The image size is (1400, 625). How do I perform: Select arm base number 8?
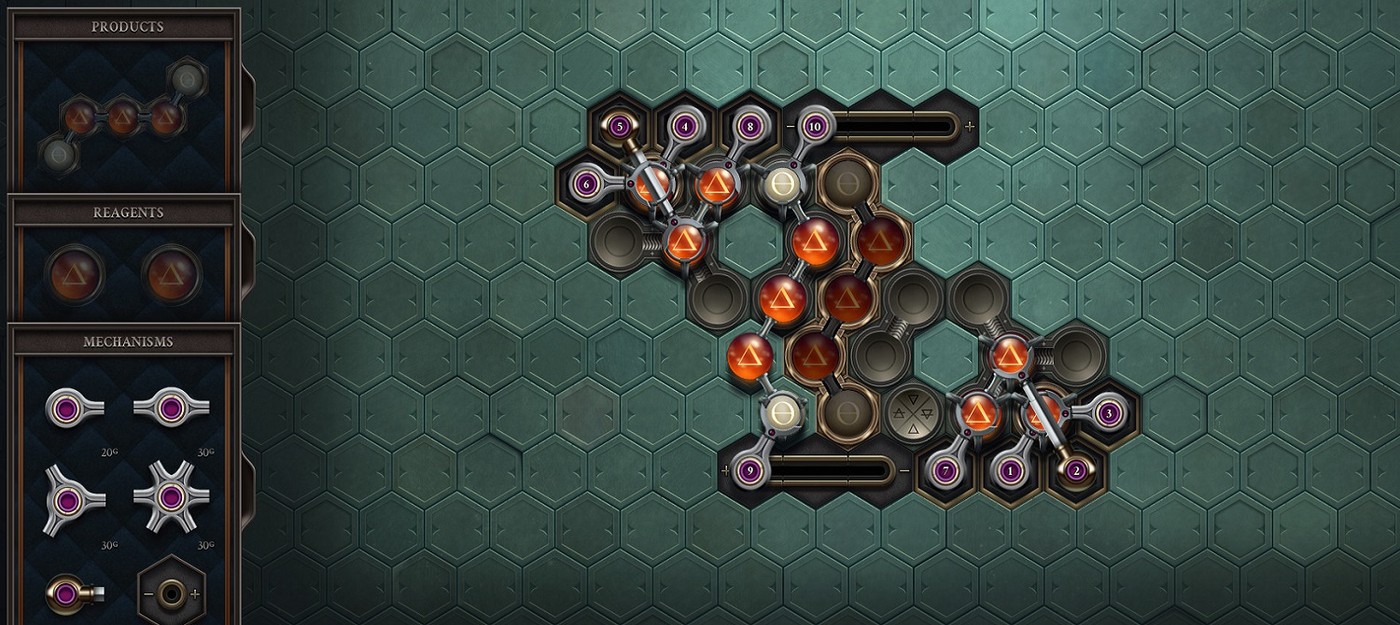(x=749, y=127)
